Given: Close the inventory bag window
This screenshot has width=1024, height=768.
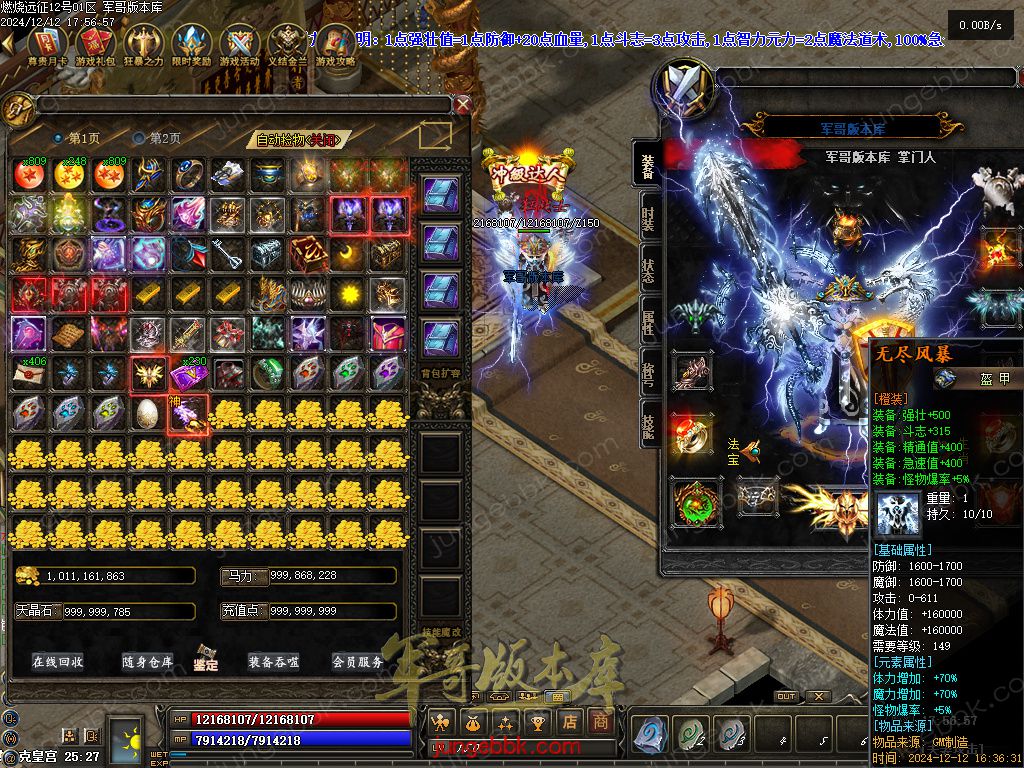Looking at the screenshot, I should click(462, 104).
